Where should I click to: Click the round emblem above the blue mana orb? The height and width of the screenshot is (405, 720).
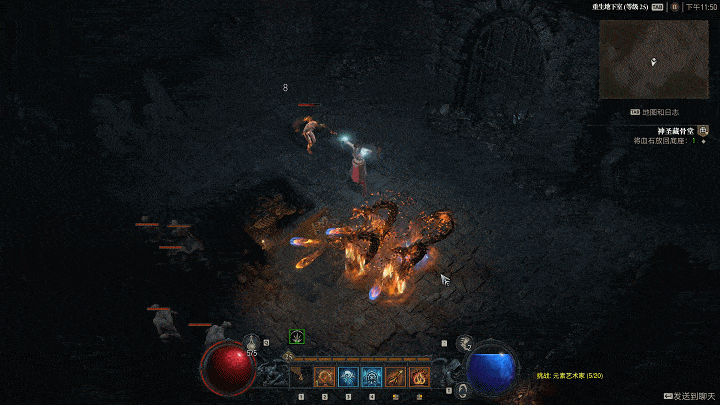click(465, 343)
